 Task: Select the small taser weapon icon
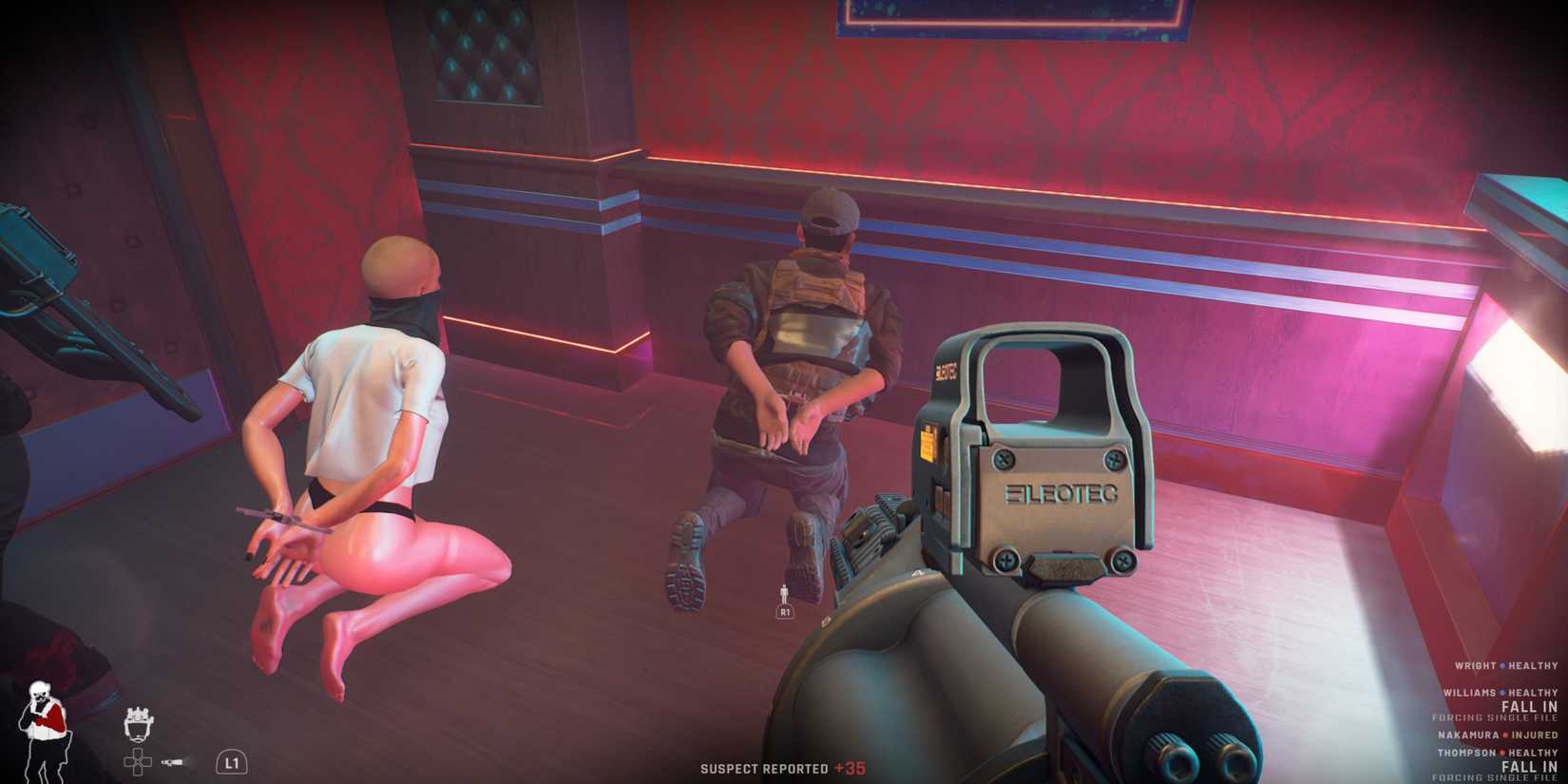coord(172,762)
